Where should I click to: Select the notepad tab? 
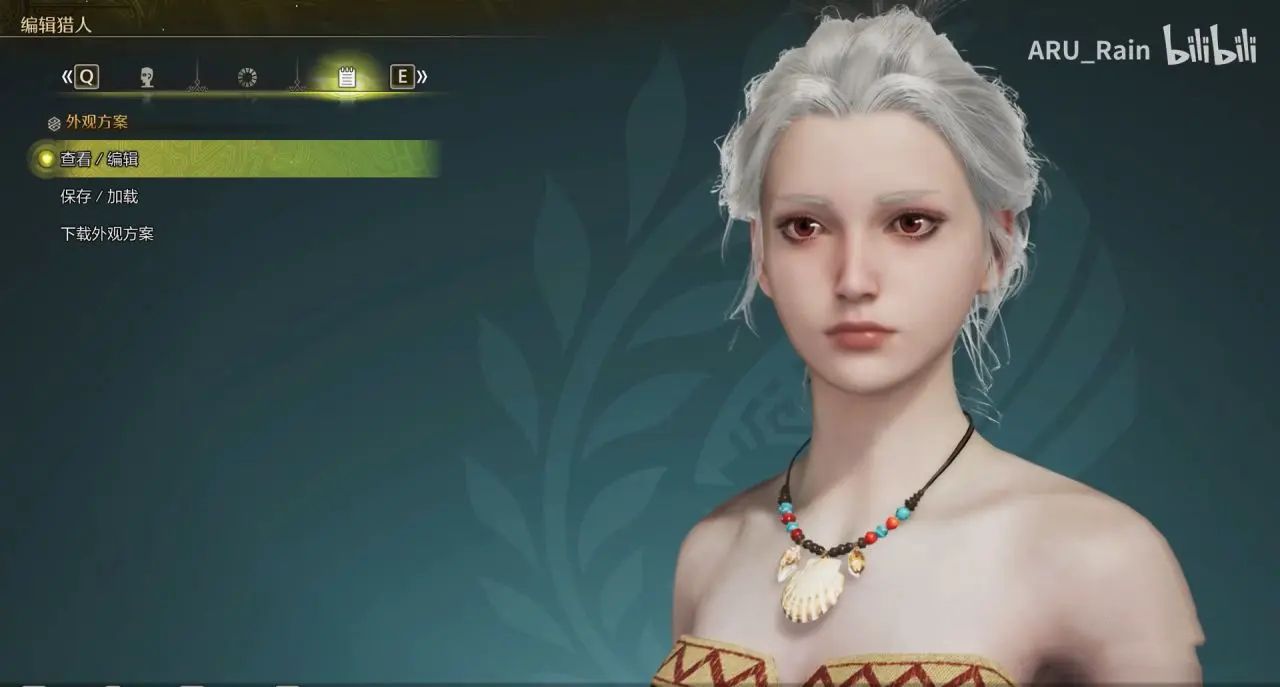(347, 77)
